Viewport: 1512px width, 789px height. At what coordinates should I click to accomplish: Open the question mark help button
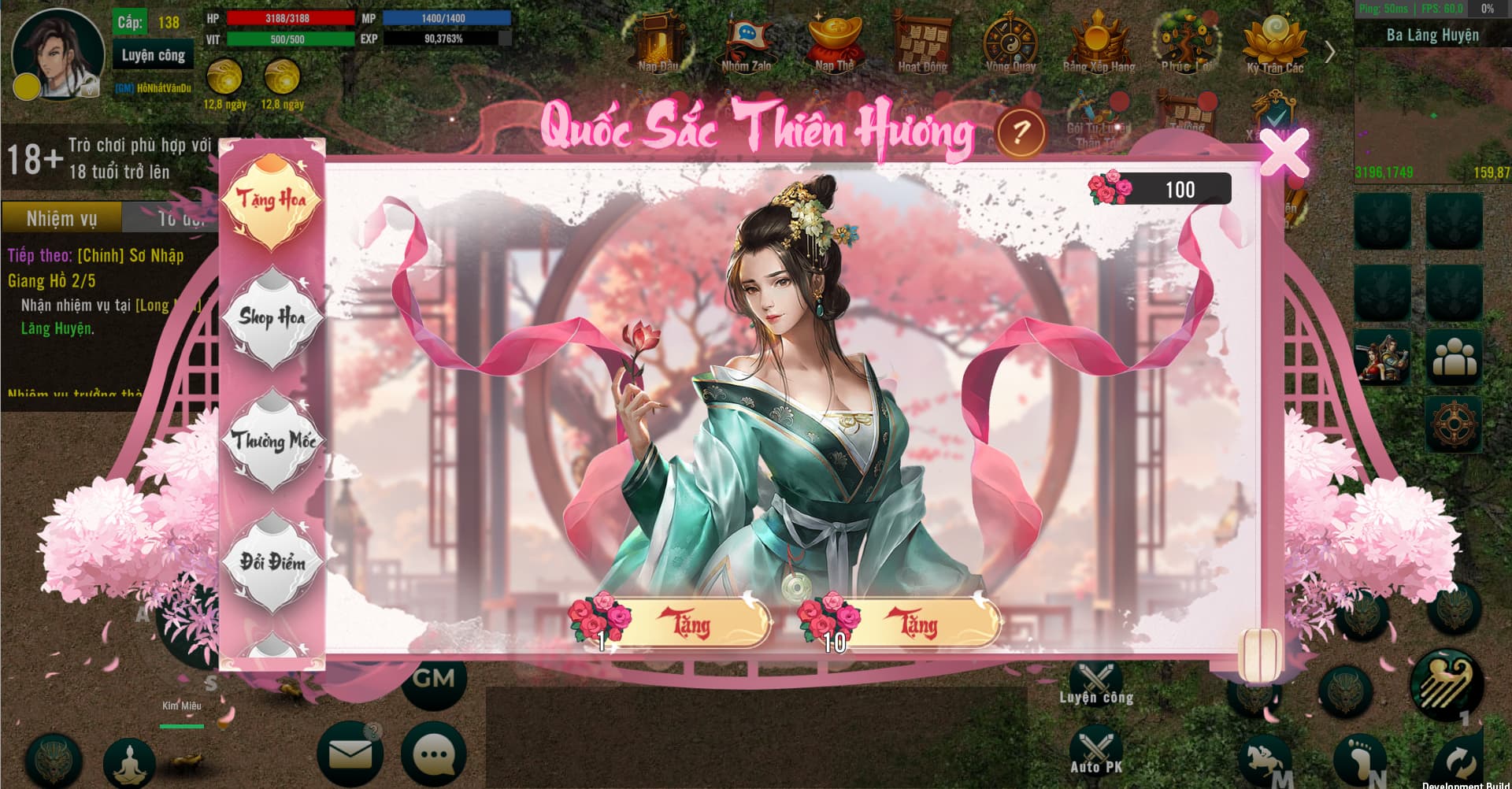click(1020, 131)
